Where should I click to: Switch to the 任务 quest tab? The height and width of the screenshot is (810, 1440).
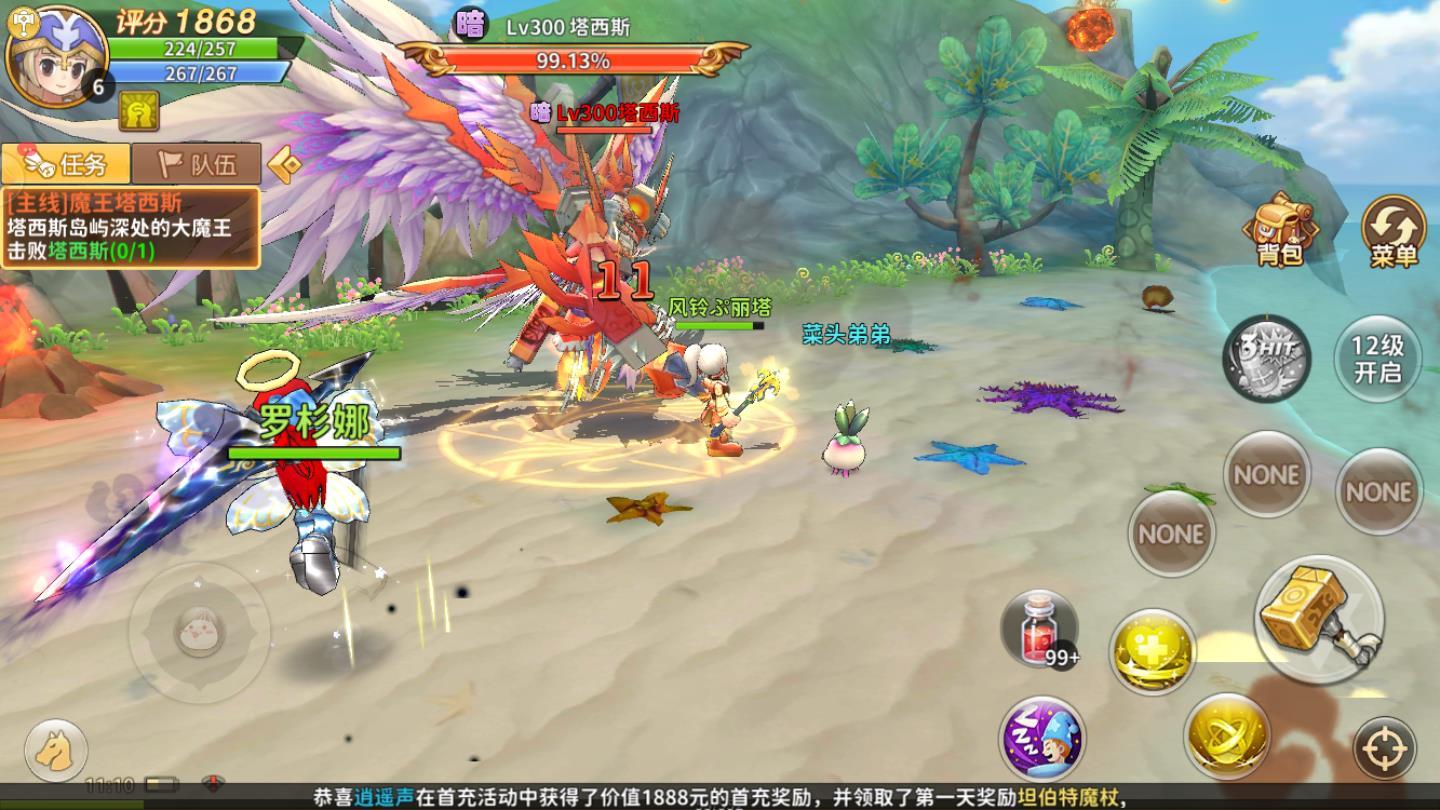[66, 163]
